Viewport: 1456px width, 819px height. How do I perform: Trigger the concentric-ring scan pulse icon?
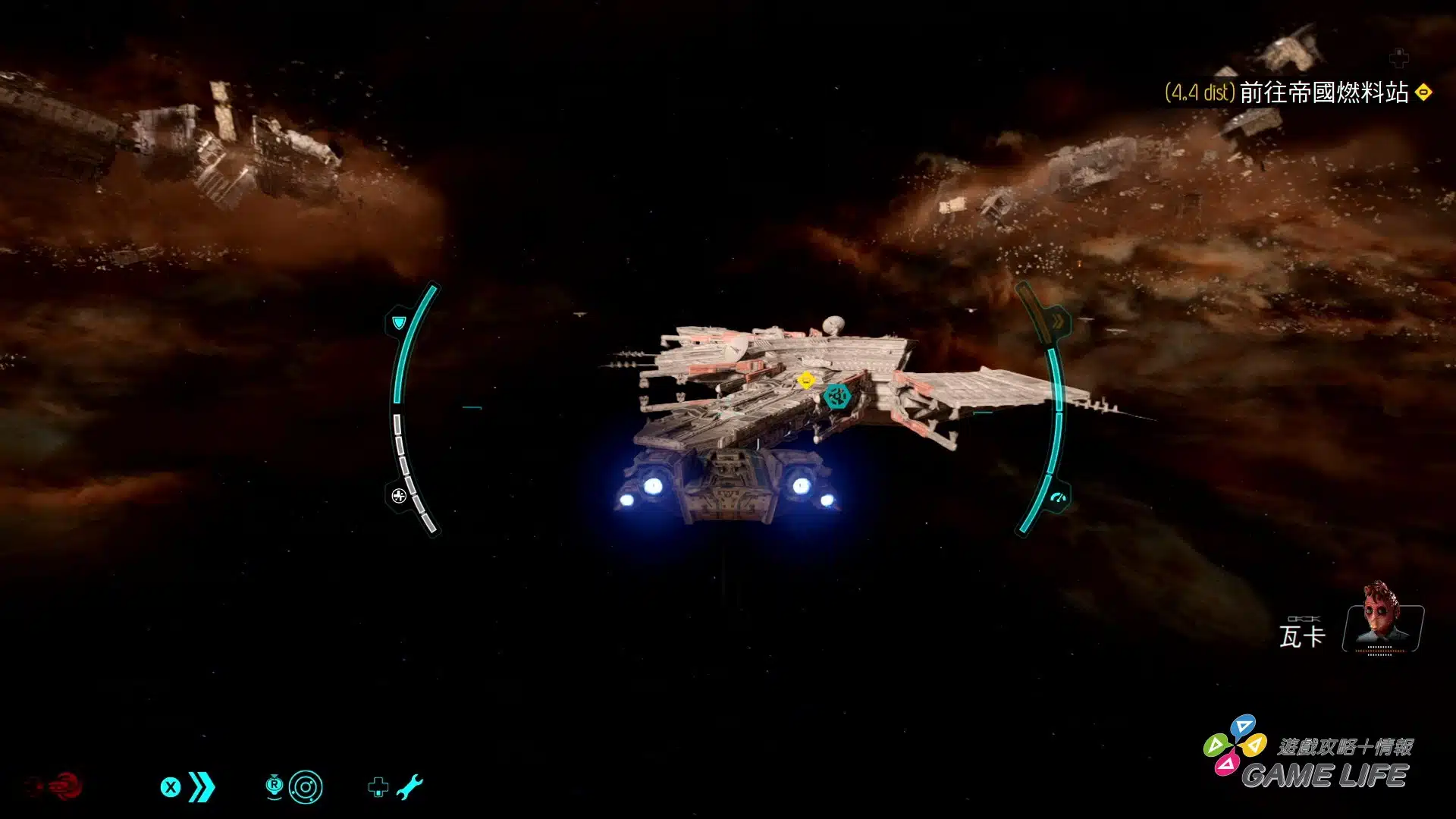306,787
